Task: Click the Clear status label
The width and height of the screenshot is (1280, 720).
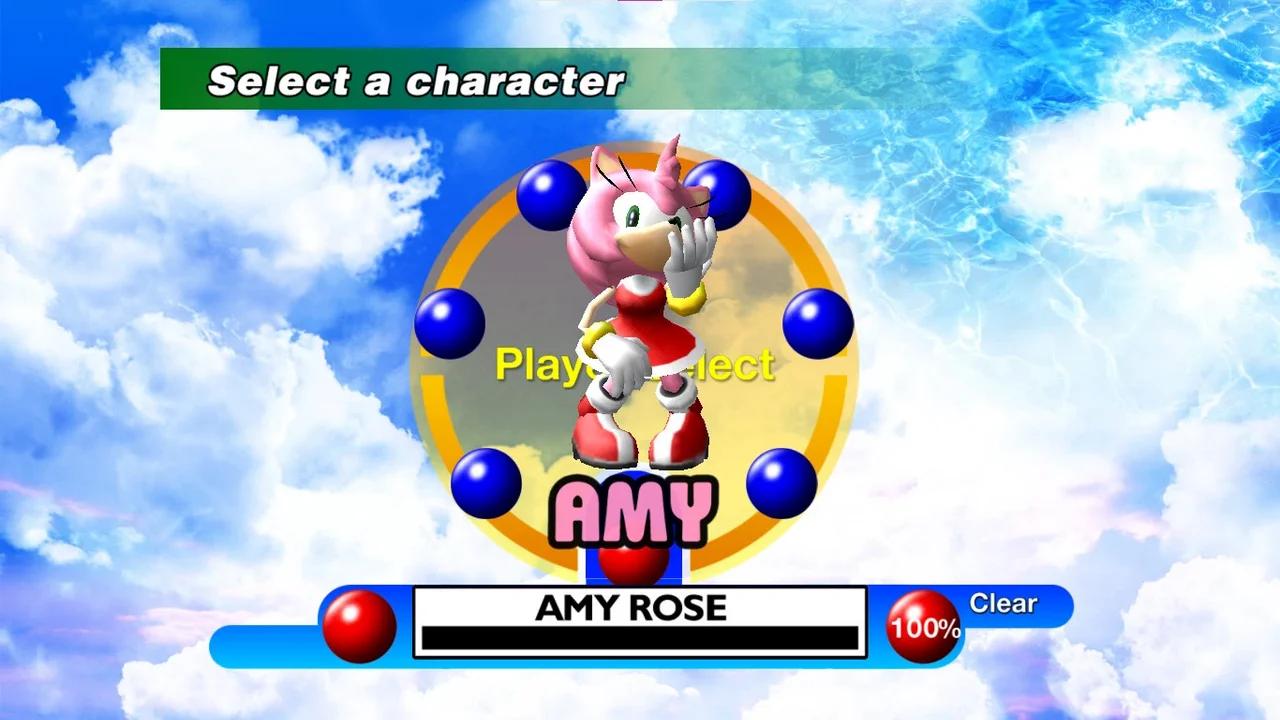Action: coord(1003,603)
